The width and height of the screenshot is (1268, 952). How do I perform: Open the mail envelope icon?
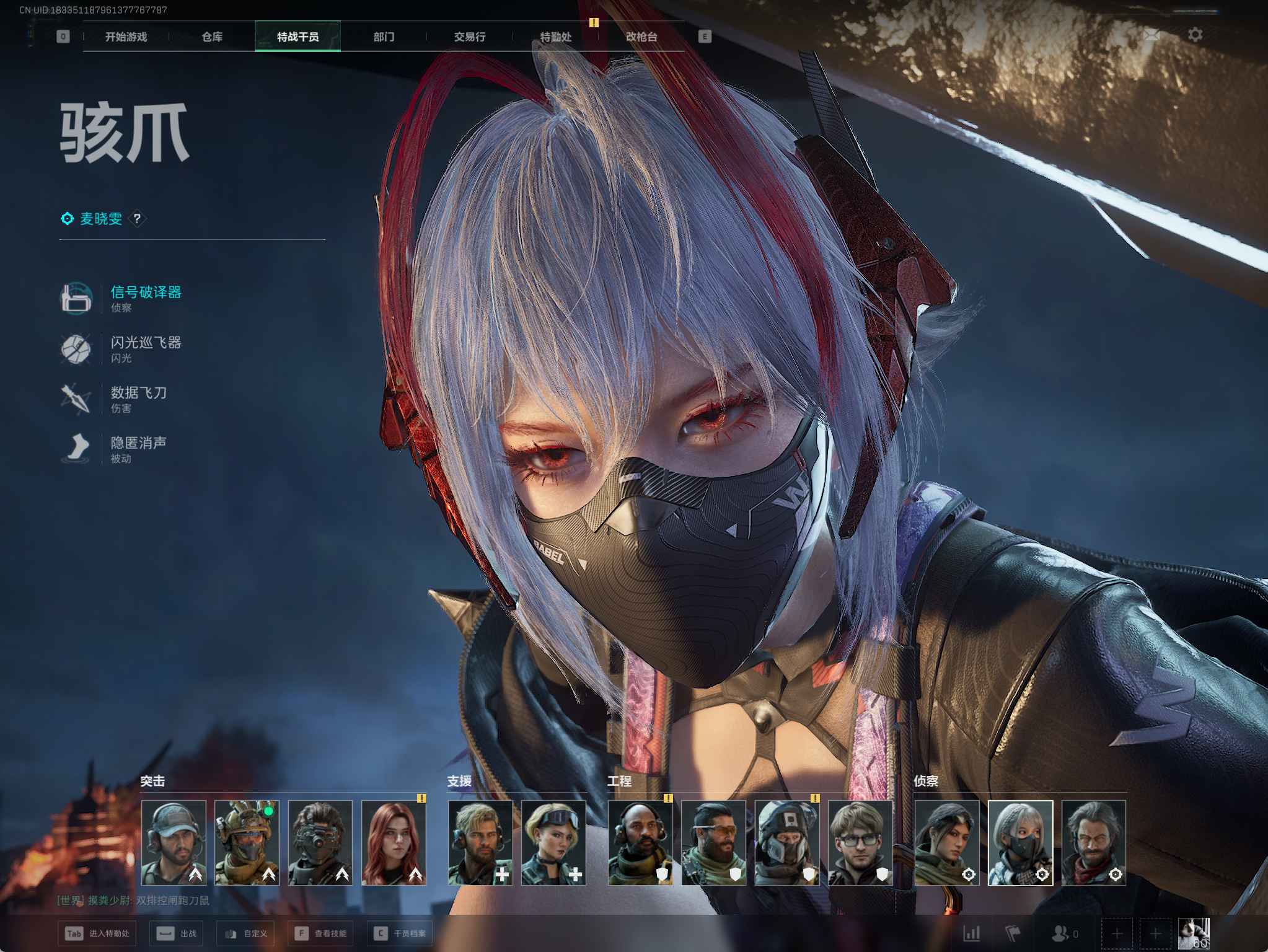click(1151, 35)
